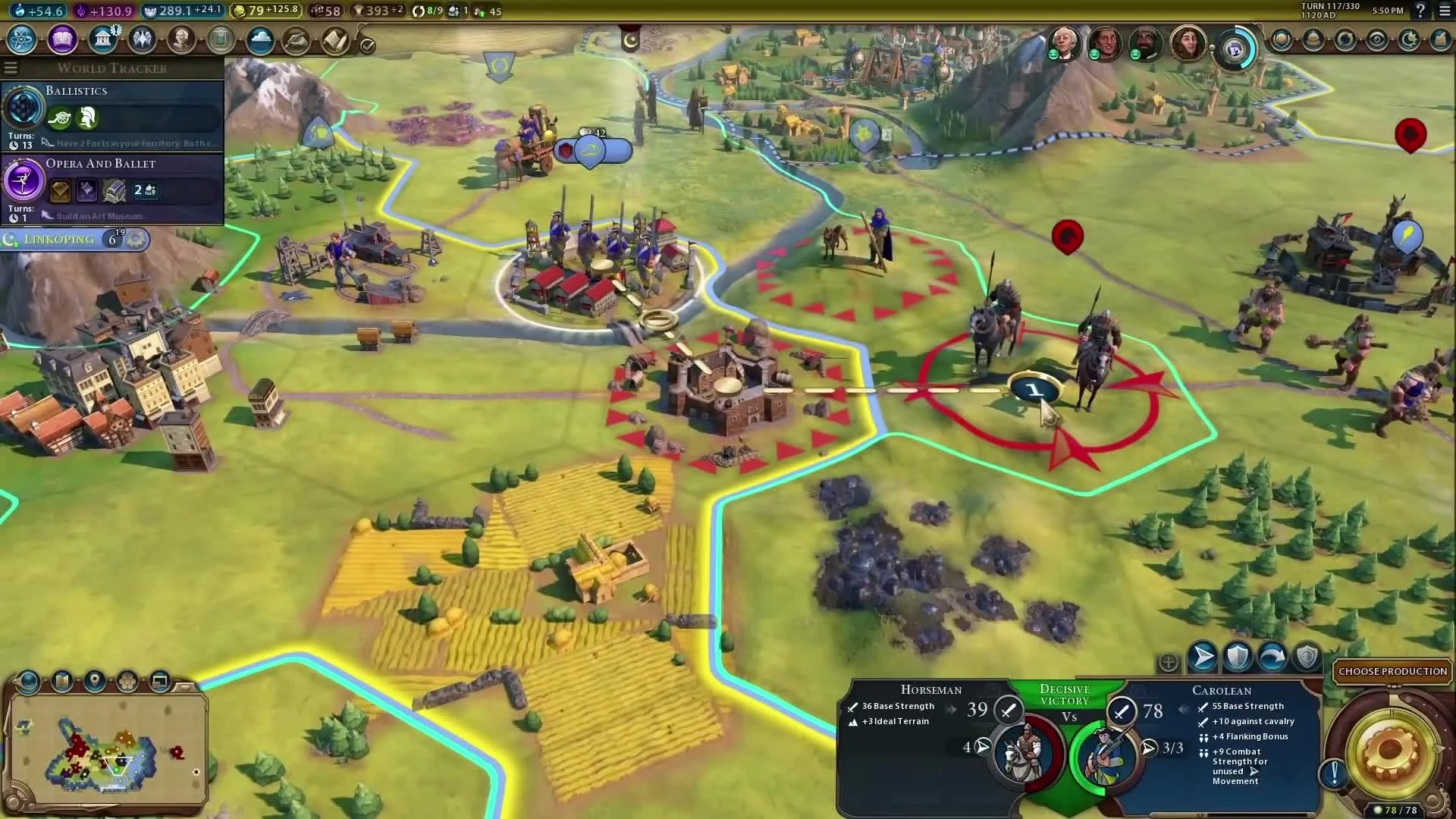Select the Carolean's move command
This screenshot has width=1456, height=819.
(1203, 657)
